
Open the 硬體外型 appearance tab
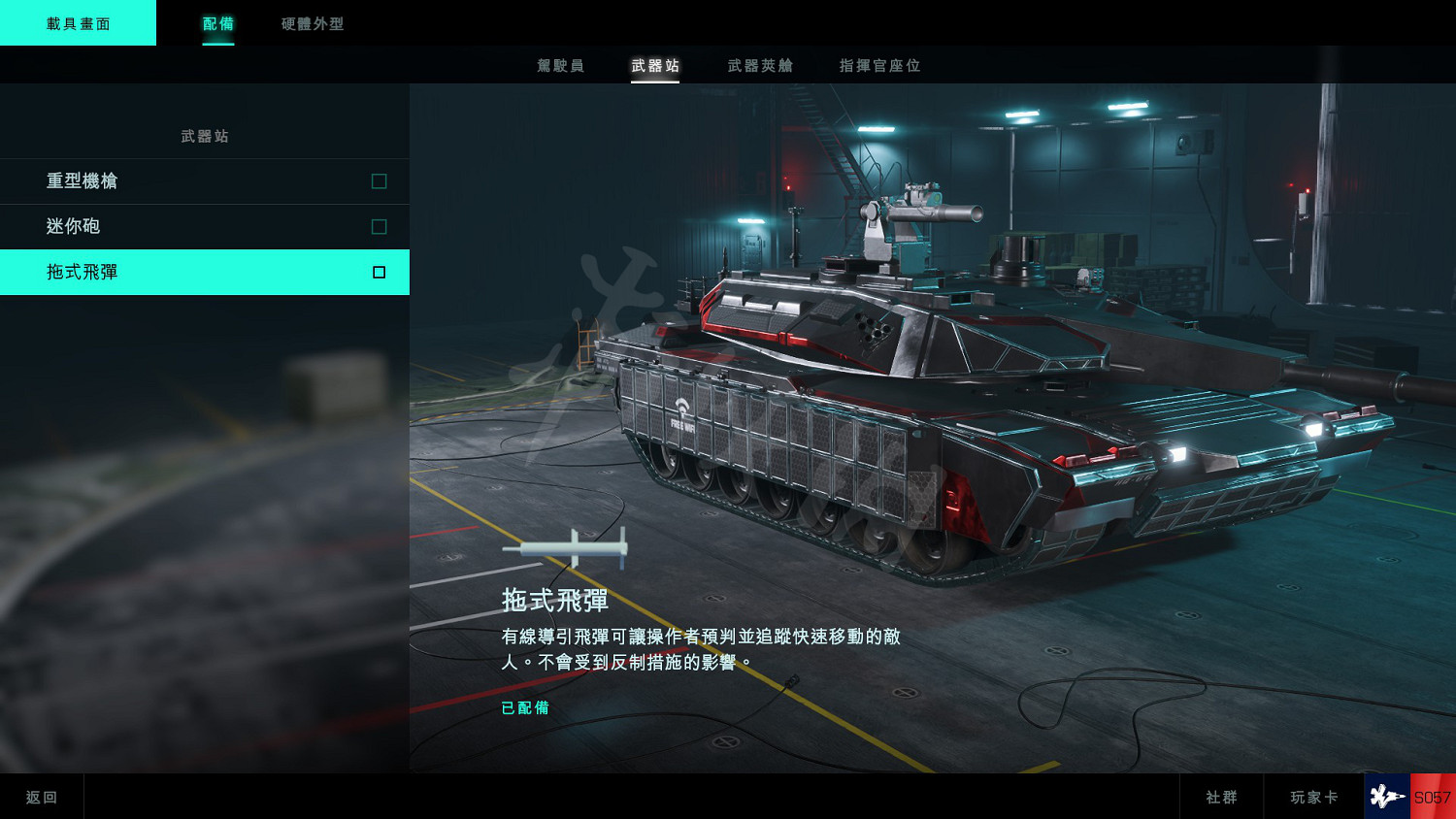tap(313, 24)
